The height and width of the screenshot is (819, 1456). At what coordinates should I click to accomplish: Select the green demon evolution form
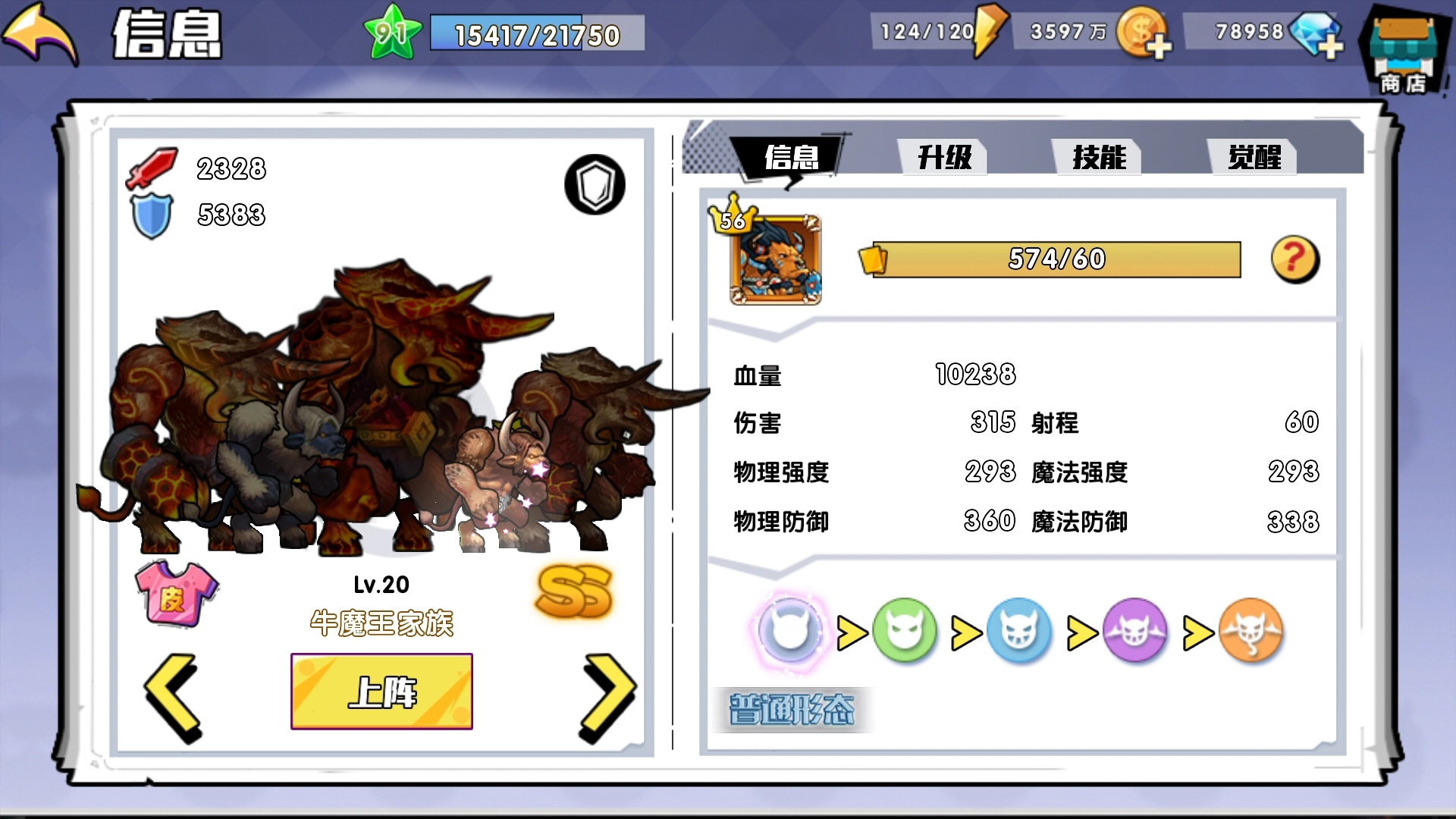905,631
